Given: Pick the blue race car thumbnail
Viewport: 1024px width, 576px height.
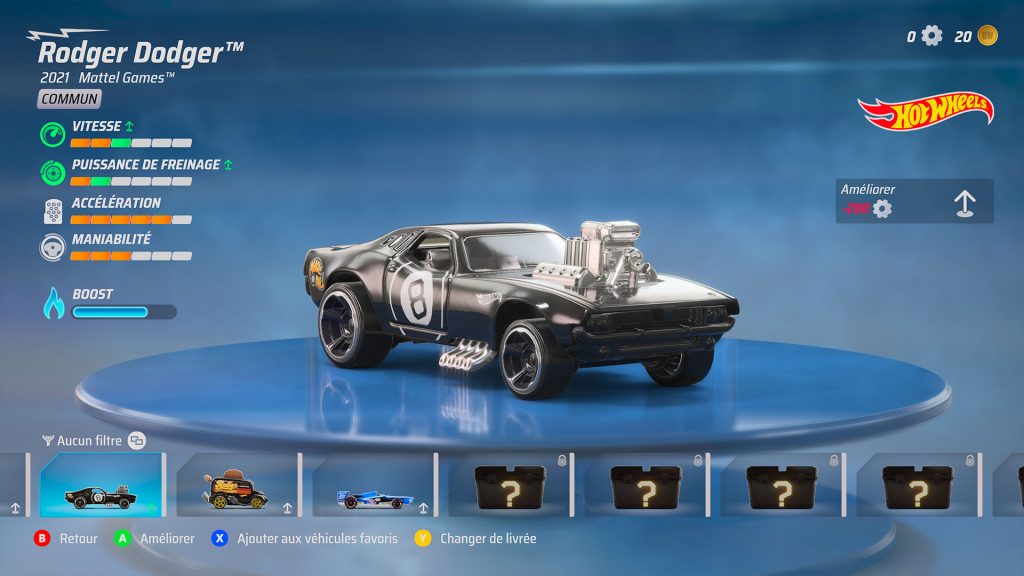Looking at the screenshot, I should click(x=373, y=485).
